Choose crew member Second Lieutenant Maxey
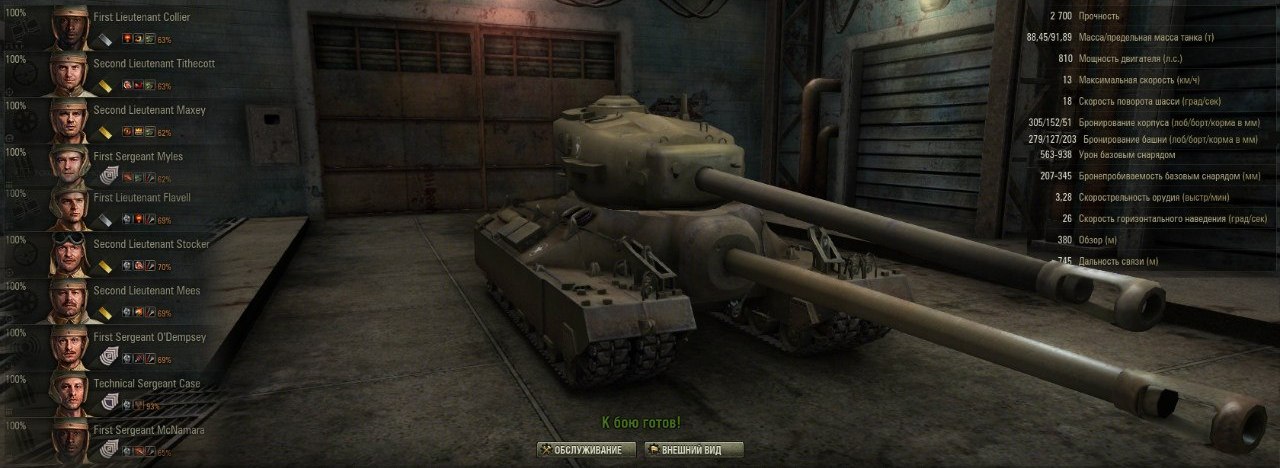 pos(148,110)
